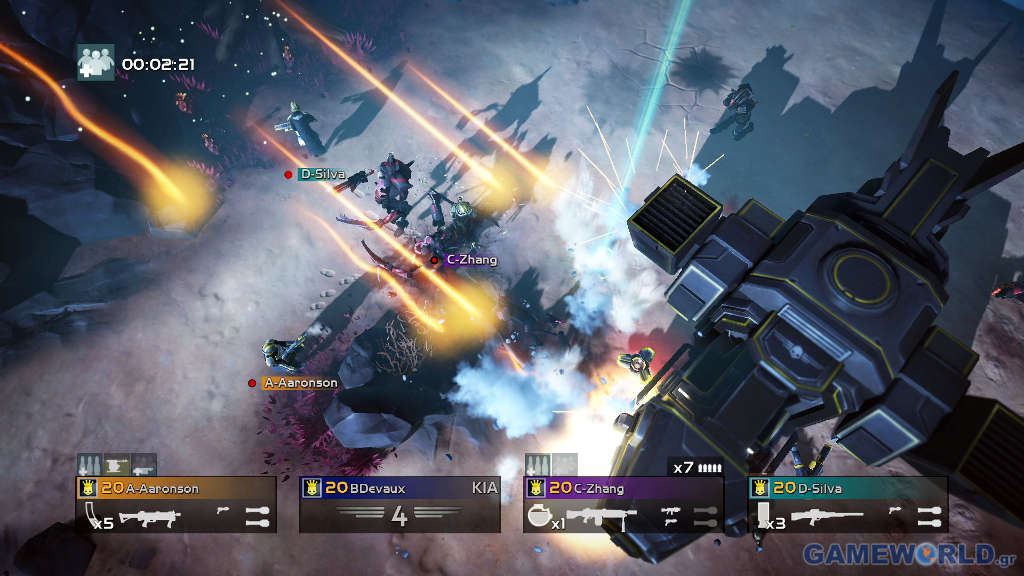
Task: Click the A-Aaronson orange name tag
Action: [299, 383]
